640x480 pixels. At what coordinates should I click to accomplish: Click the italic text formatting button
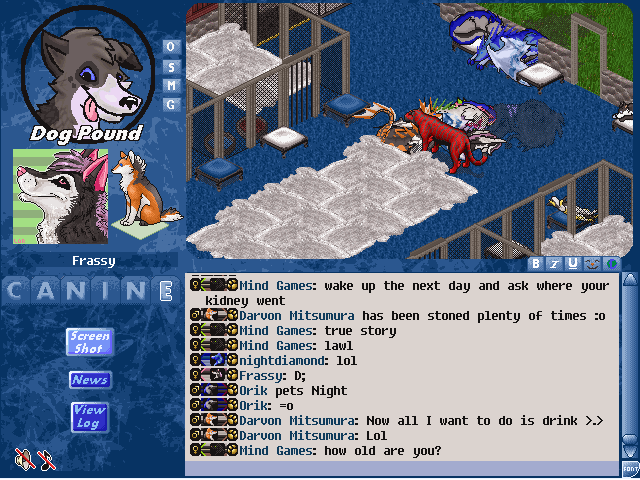[555, 264]
